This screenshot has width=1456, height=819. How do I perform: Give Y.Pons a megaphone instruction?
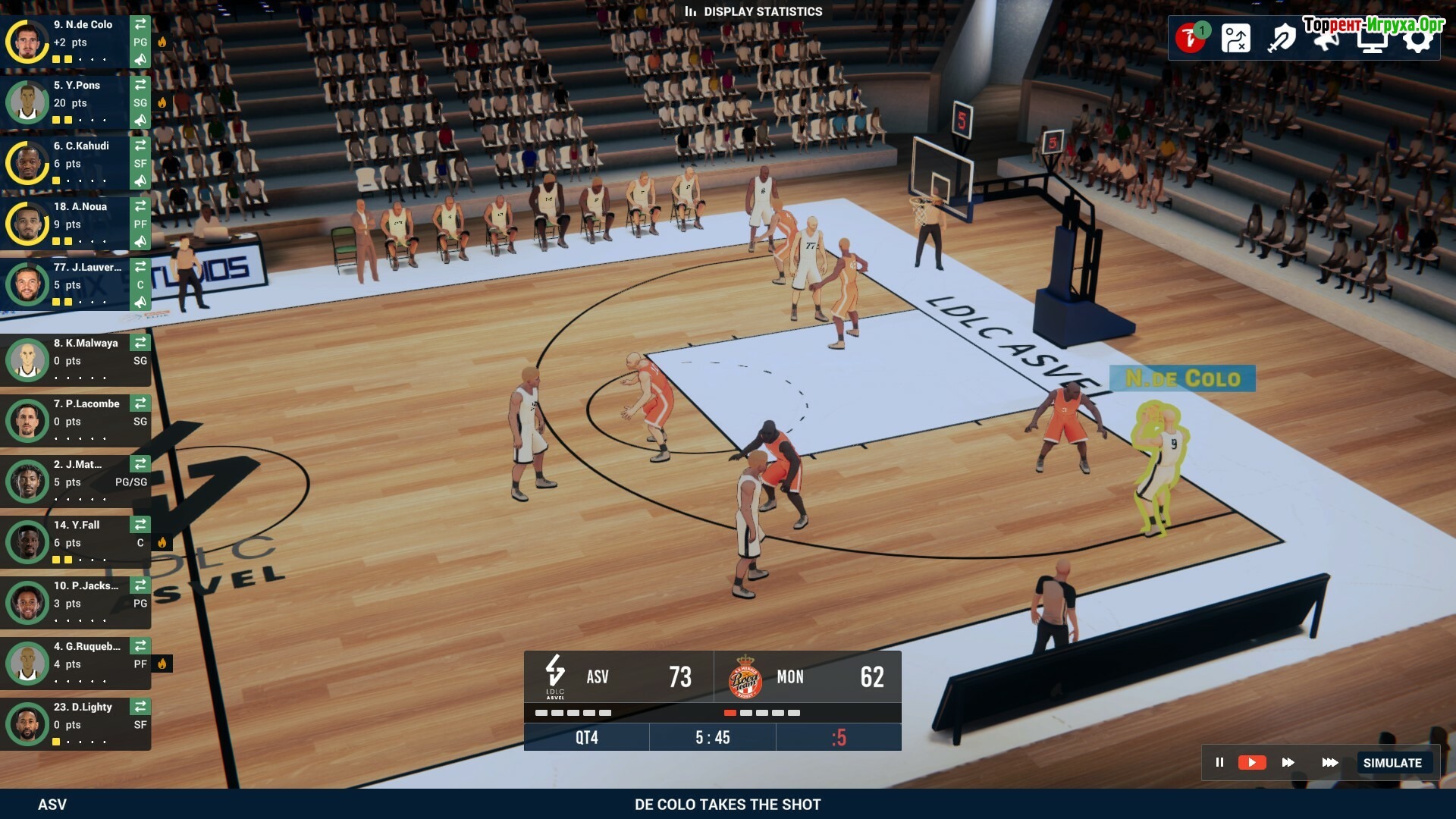140,121
